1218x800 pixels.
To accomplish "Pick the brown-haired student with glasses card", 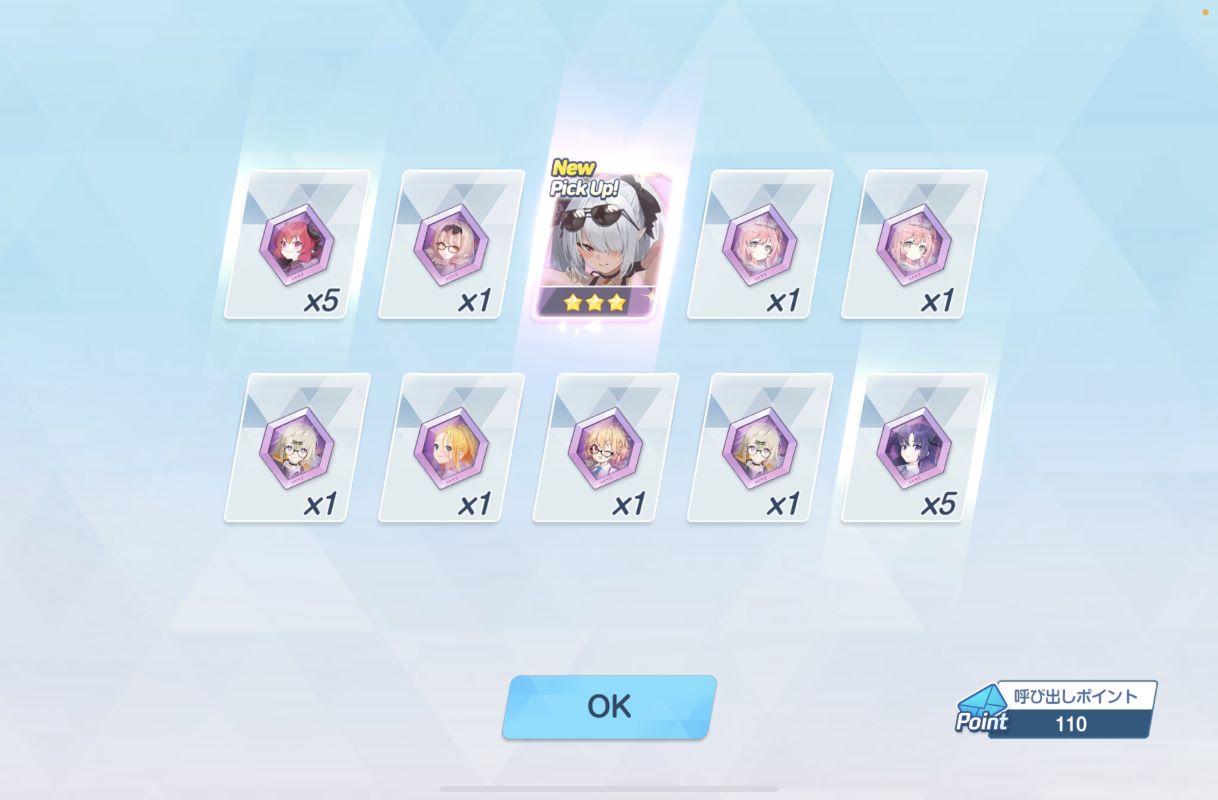I will coord(451,245).
